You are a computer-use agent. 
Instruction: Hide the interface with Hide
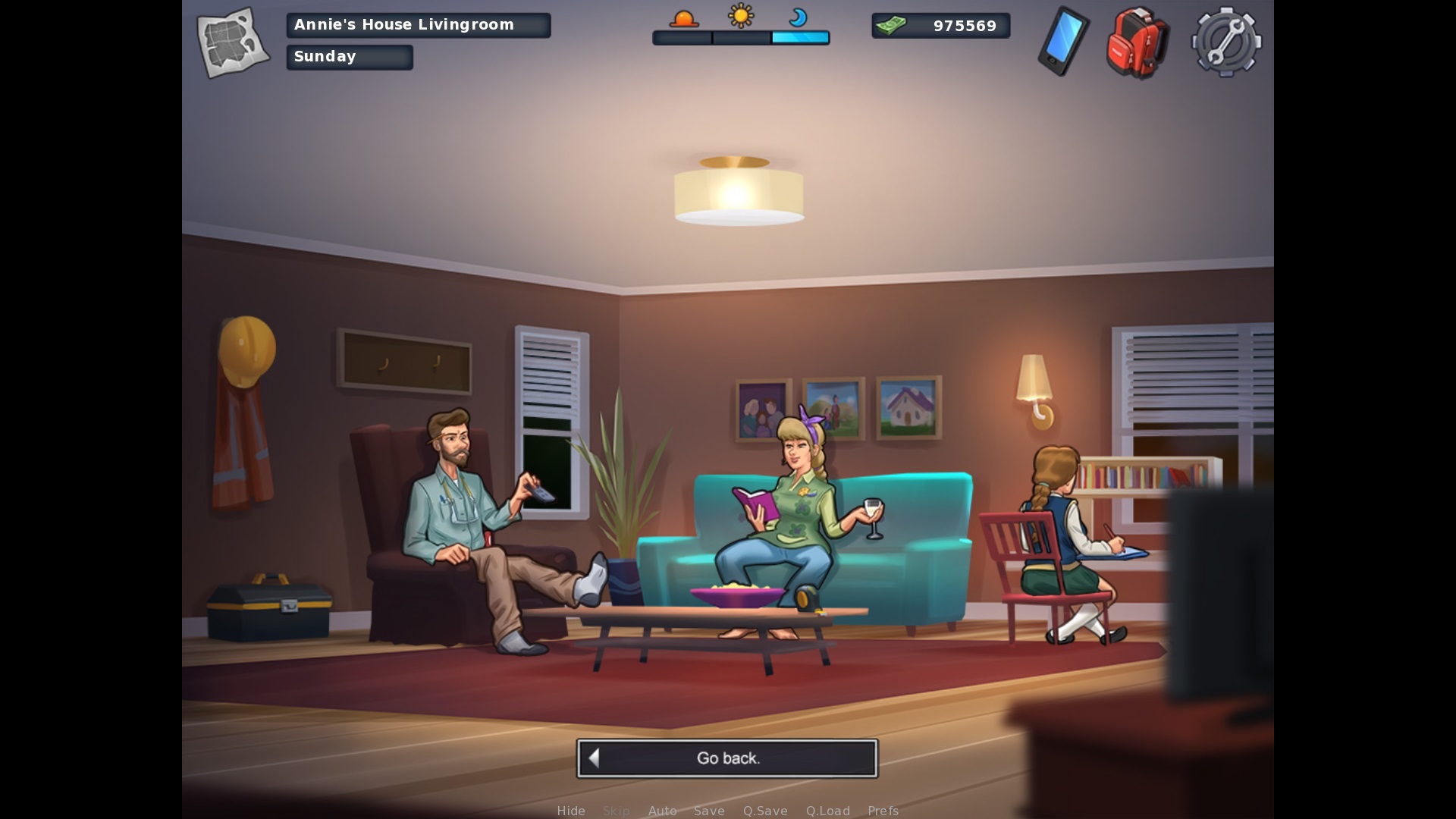coord(571,811)
